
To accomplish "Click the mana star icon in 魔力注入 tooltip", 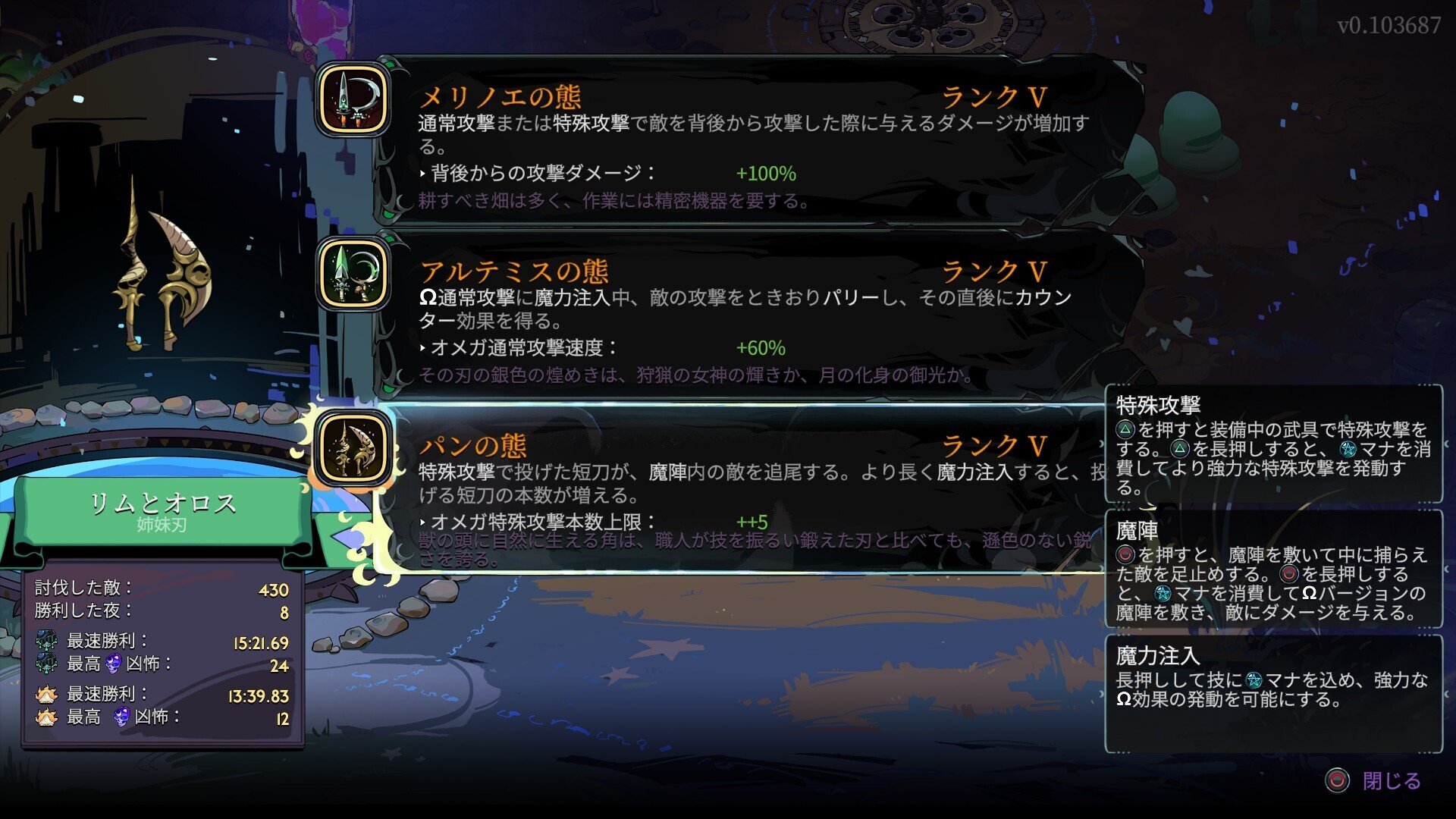I will 1255,681.
